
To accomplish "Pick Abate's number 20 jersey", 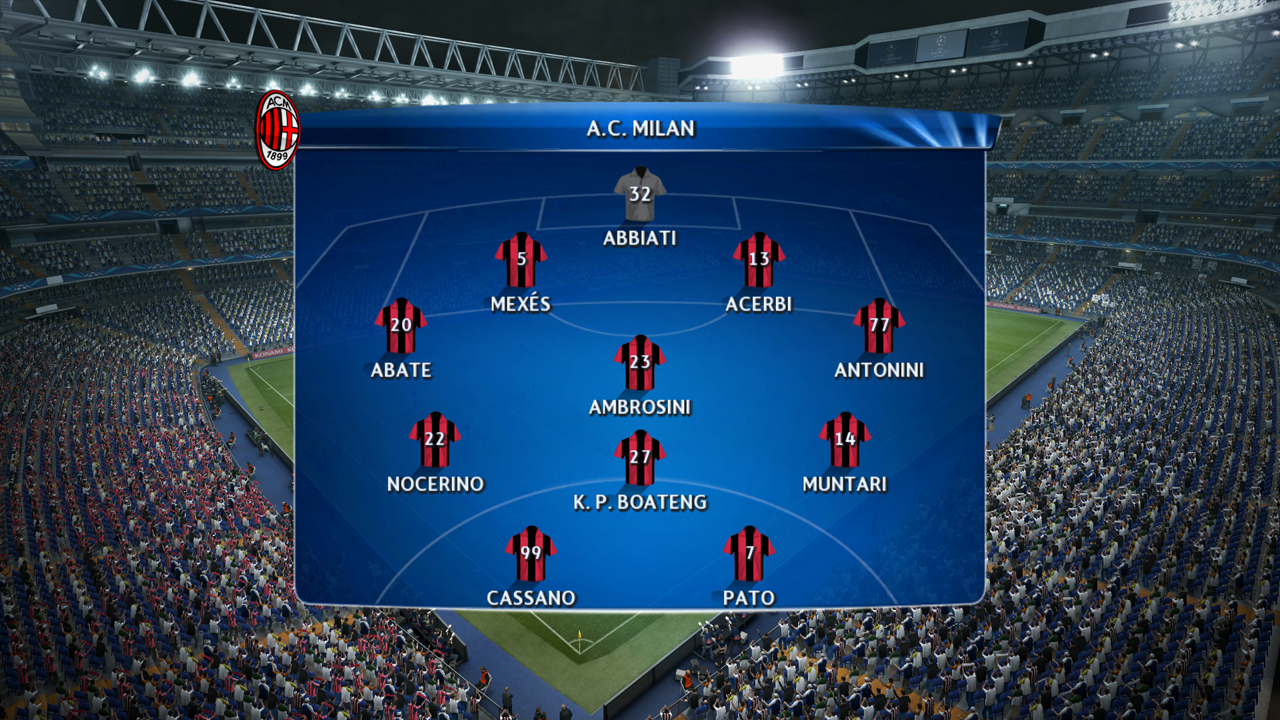I will pyautogui.click(x=401, y=327).
